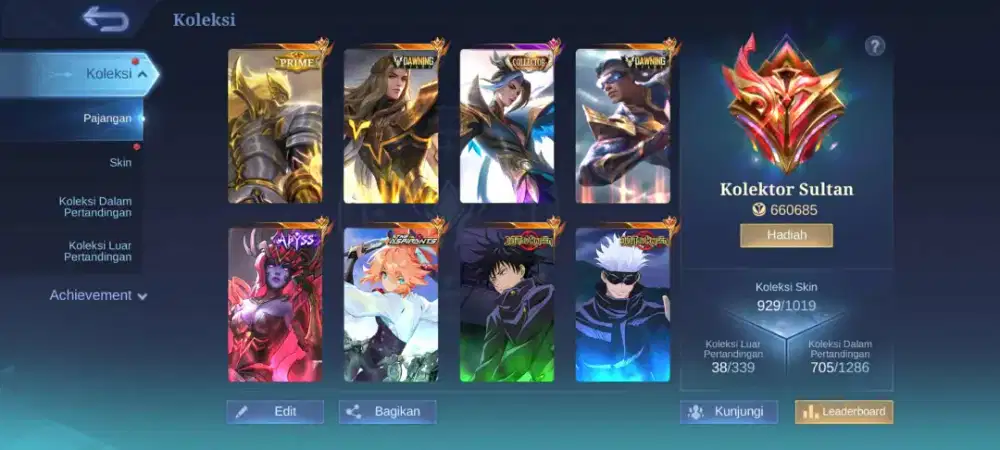Show the Leaderboard

click(844, 412)
